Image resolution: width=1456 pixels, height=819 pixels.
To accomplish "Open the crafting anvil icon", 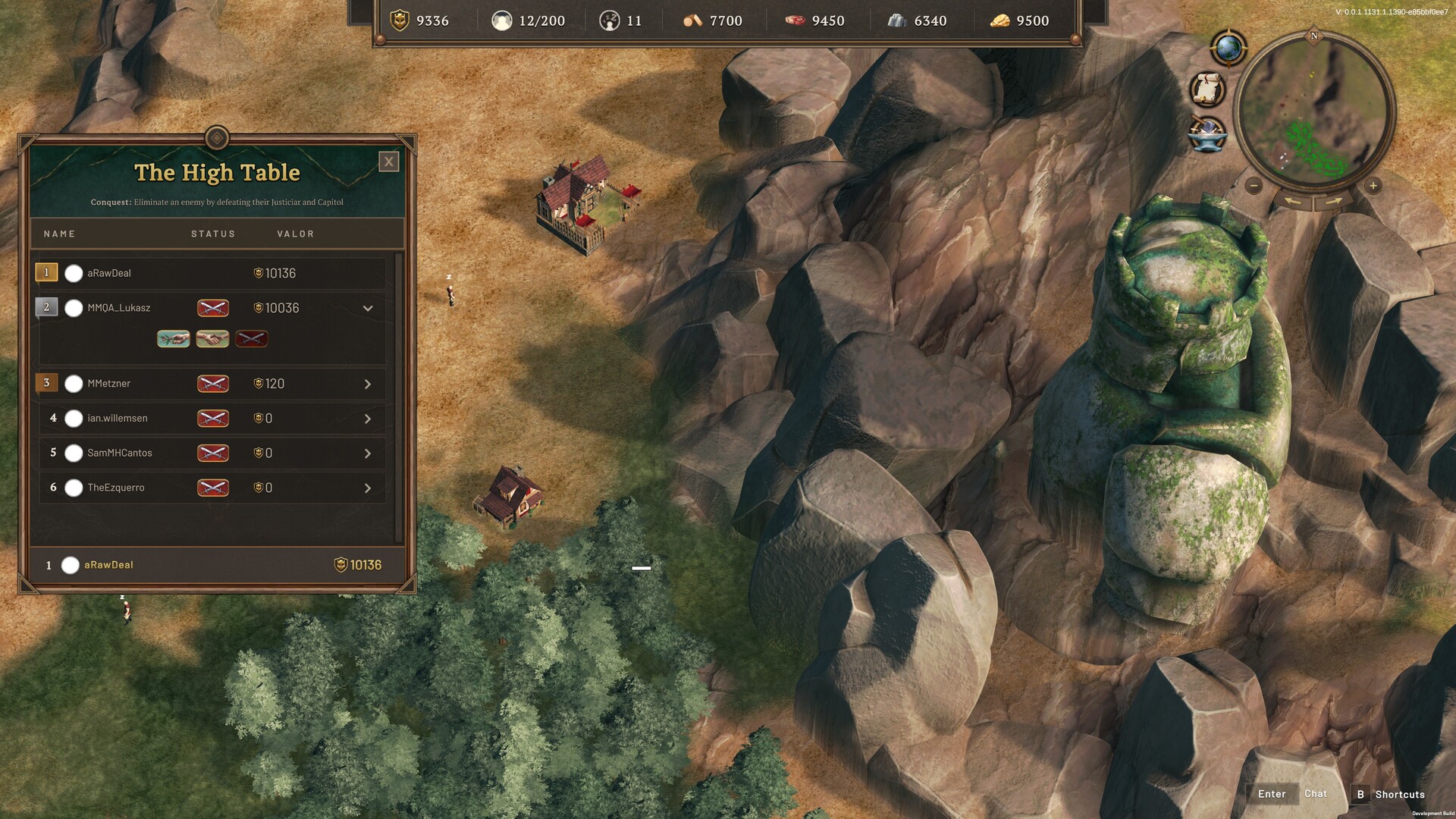I will coord(1207,134).
